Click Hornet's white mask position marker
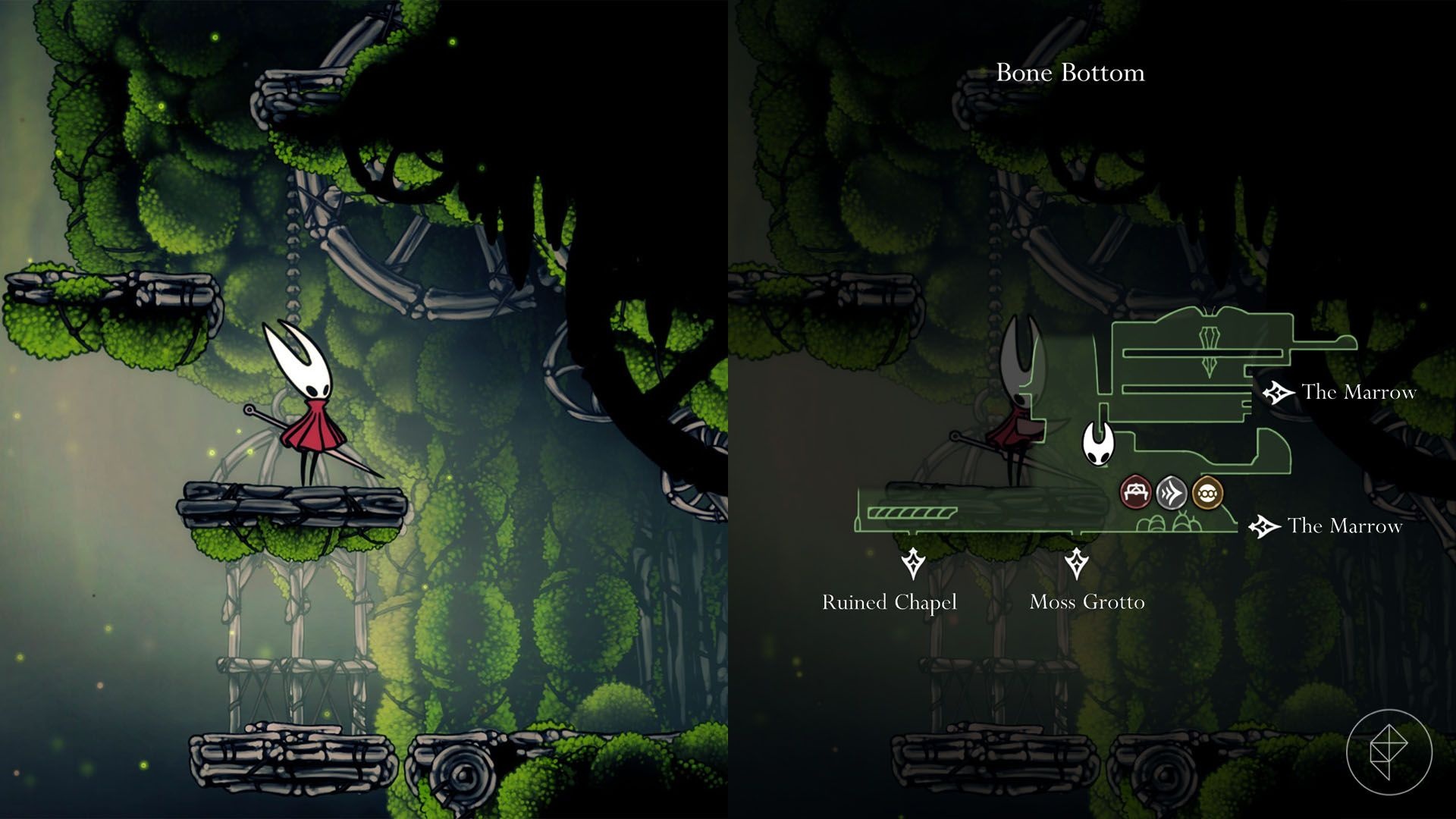 point(1097,443)
